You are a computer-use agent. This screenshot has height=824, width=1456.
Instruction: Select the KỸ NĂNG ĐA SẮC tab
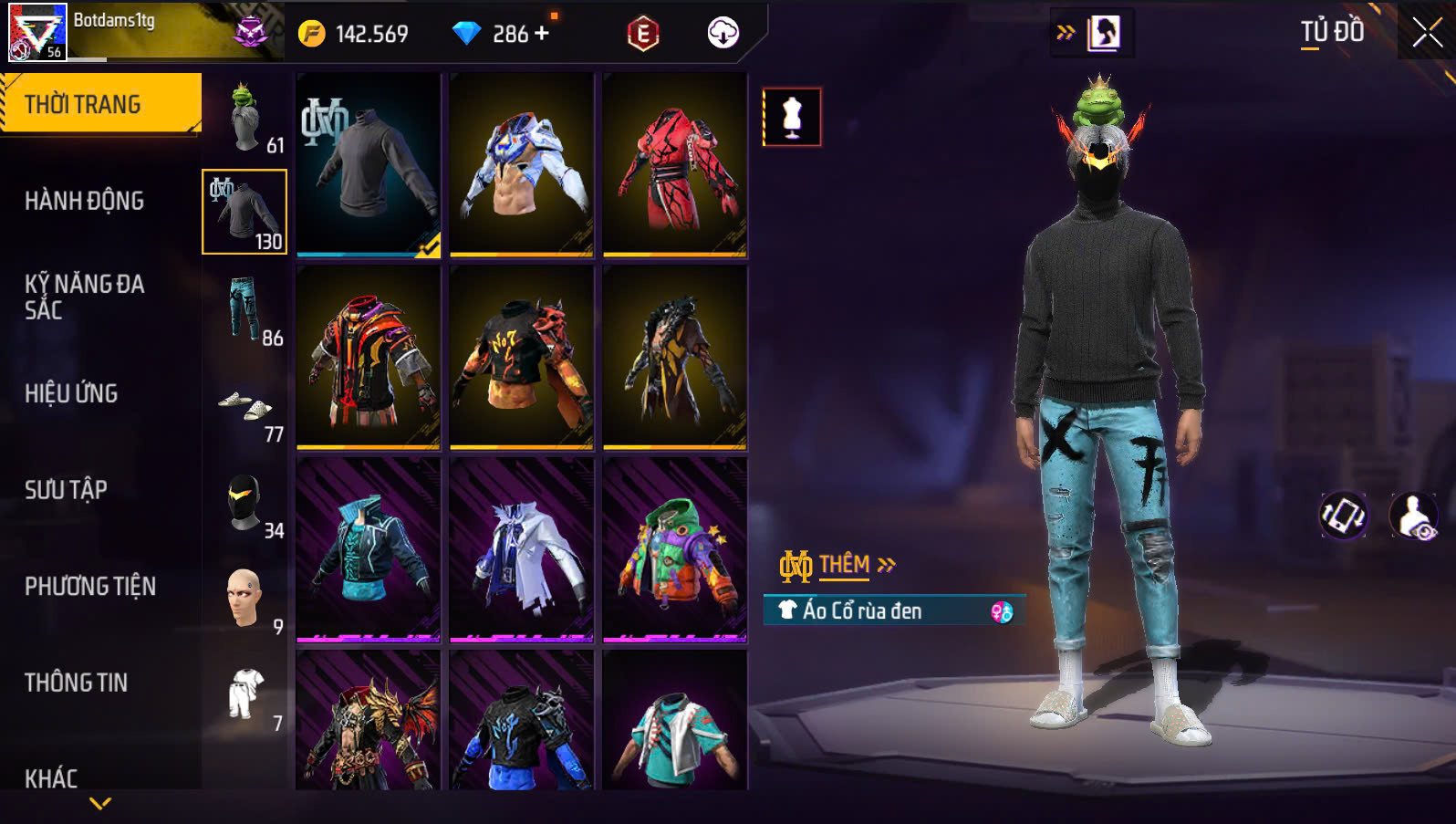click(84, 297)
